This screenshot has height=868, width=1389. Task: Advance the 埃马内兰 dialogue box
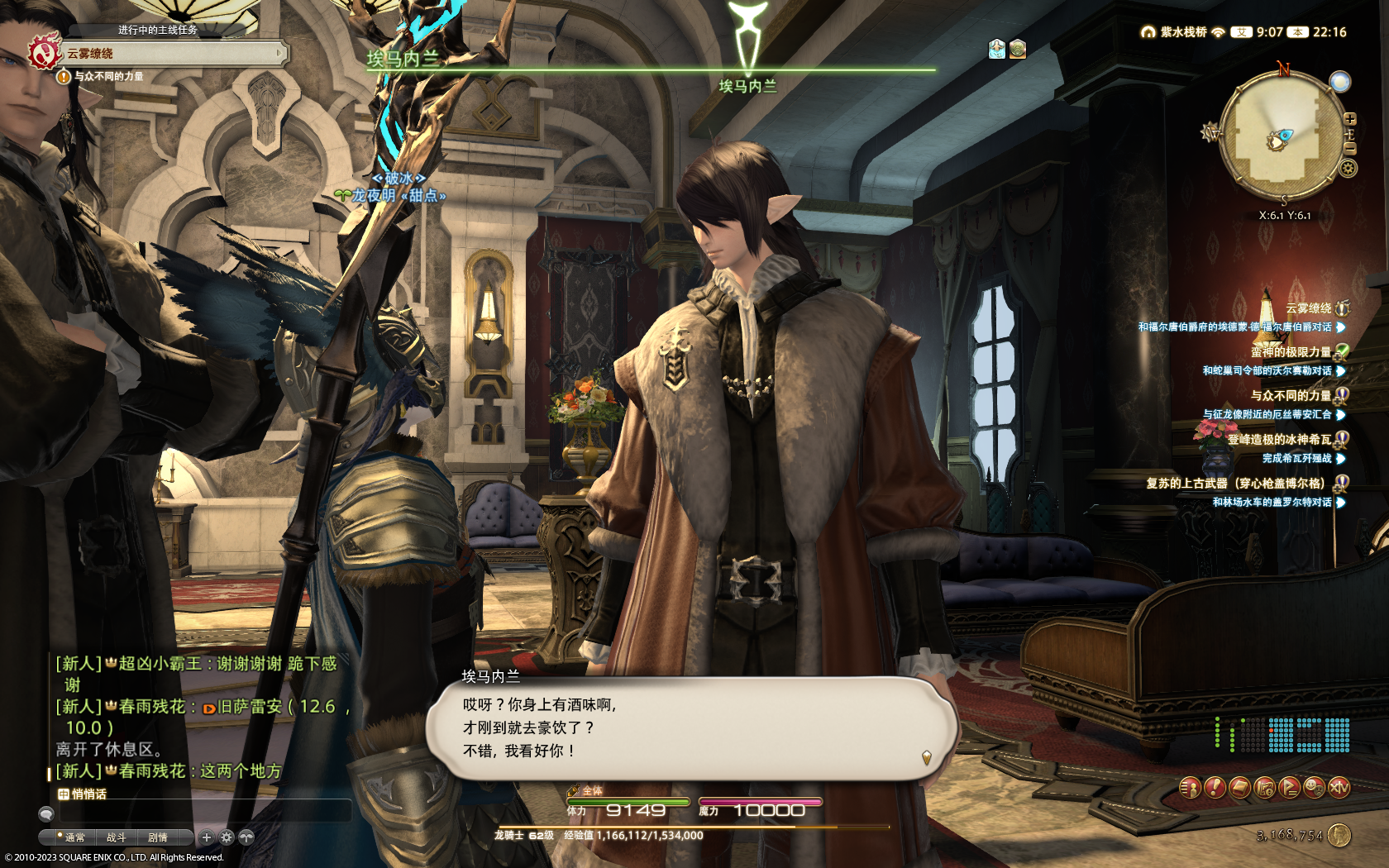[926, 756]
